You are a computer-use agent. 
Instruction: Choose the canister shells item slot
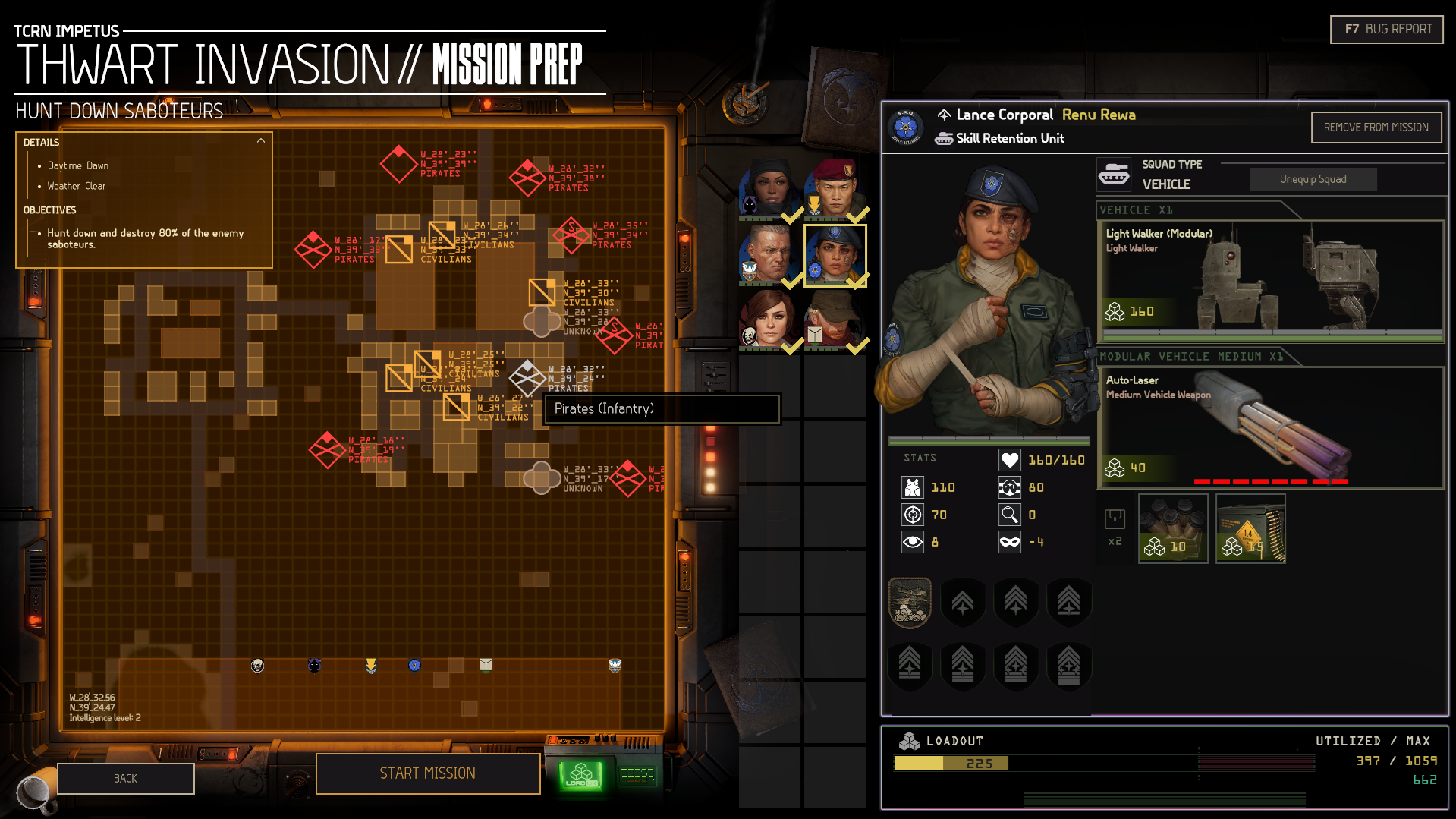[1173, 528]
